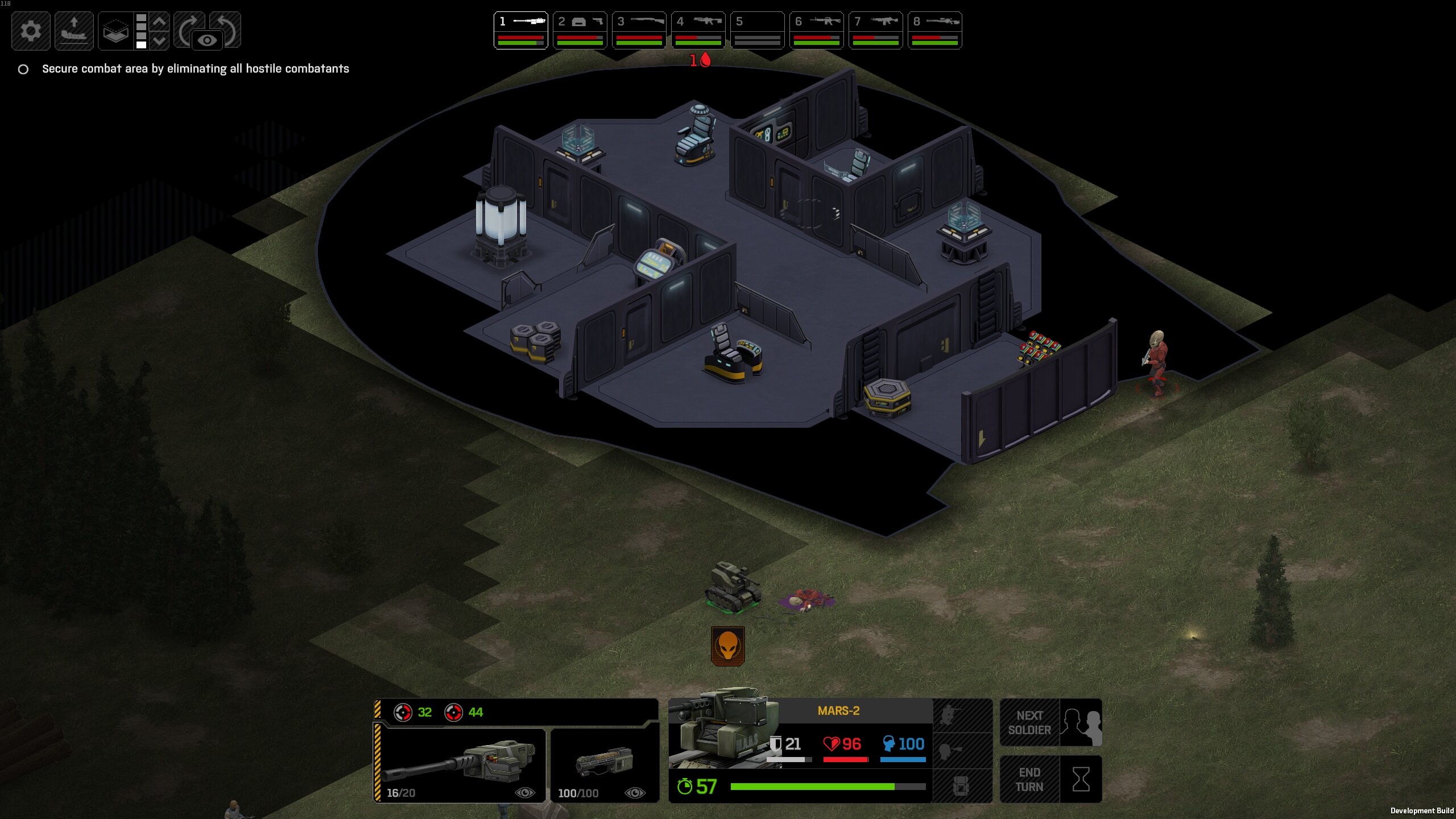Image resolution: width=1456 pixels, height=819 pixels.
Task: Toggle the eye visibility view button
Action: coord(207,40)
